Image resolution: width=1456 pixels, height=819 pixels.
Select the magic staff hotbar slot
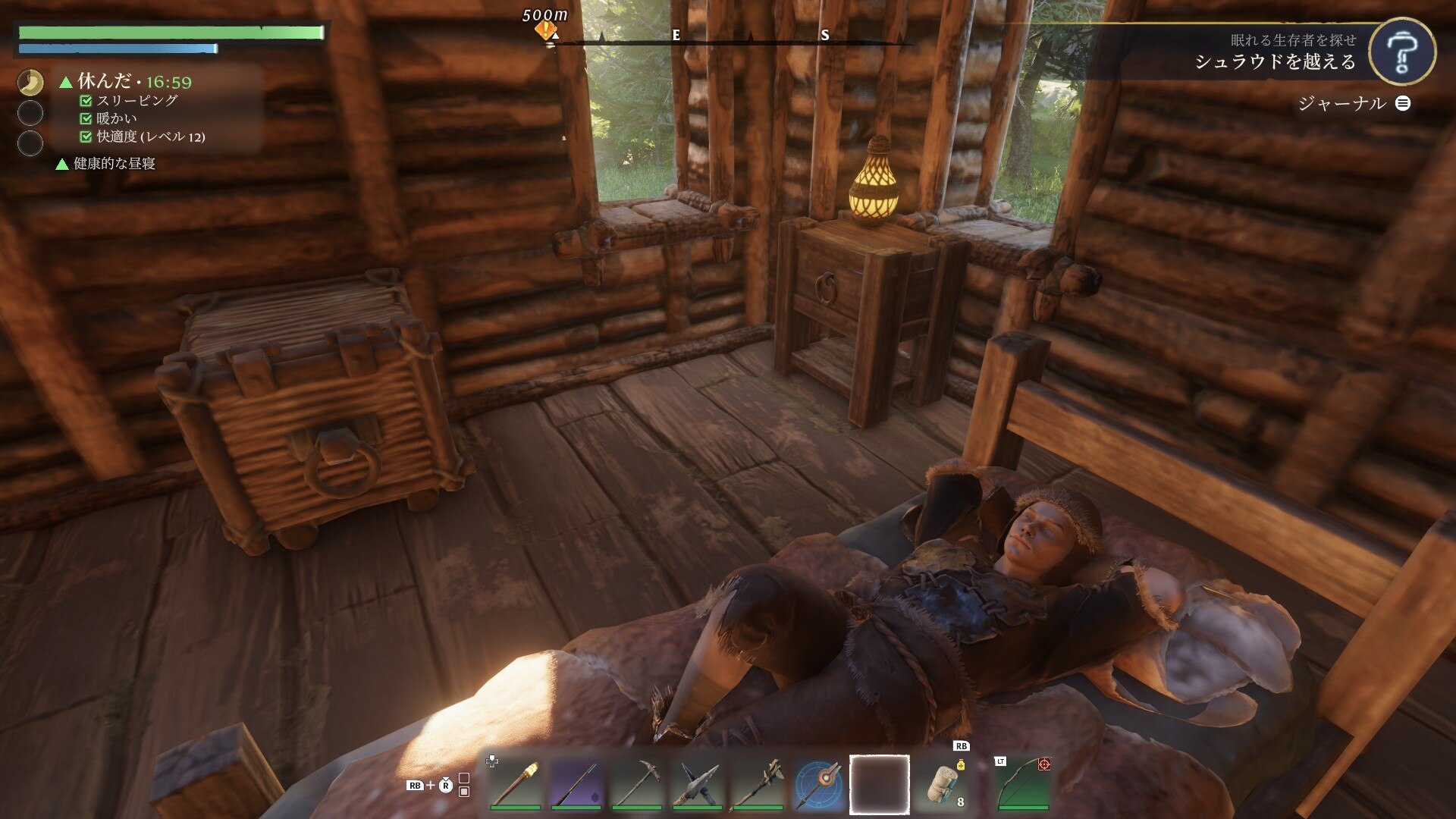click(x=818, y=784)
